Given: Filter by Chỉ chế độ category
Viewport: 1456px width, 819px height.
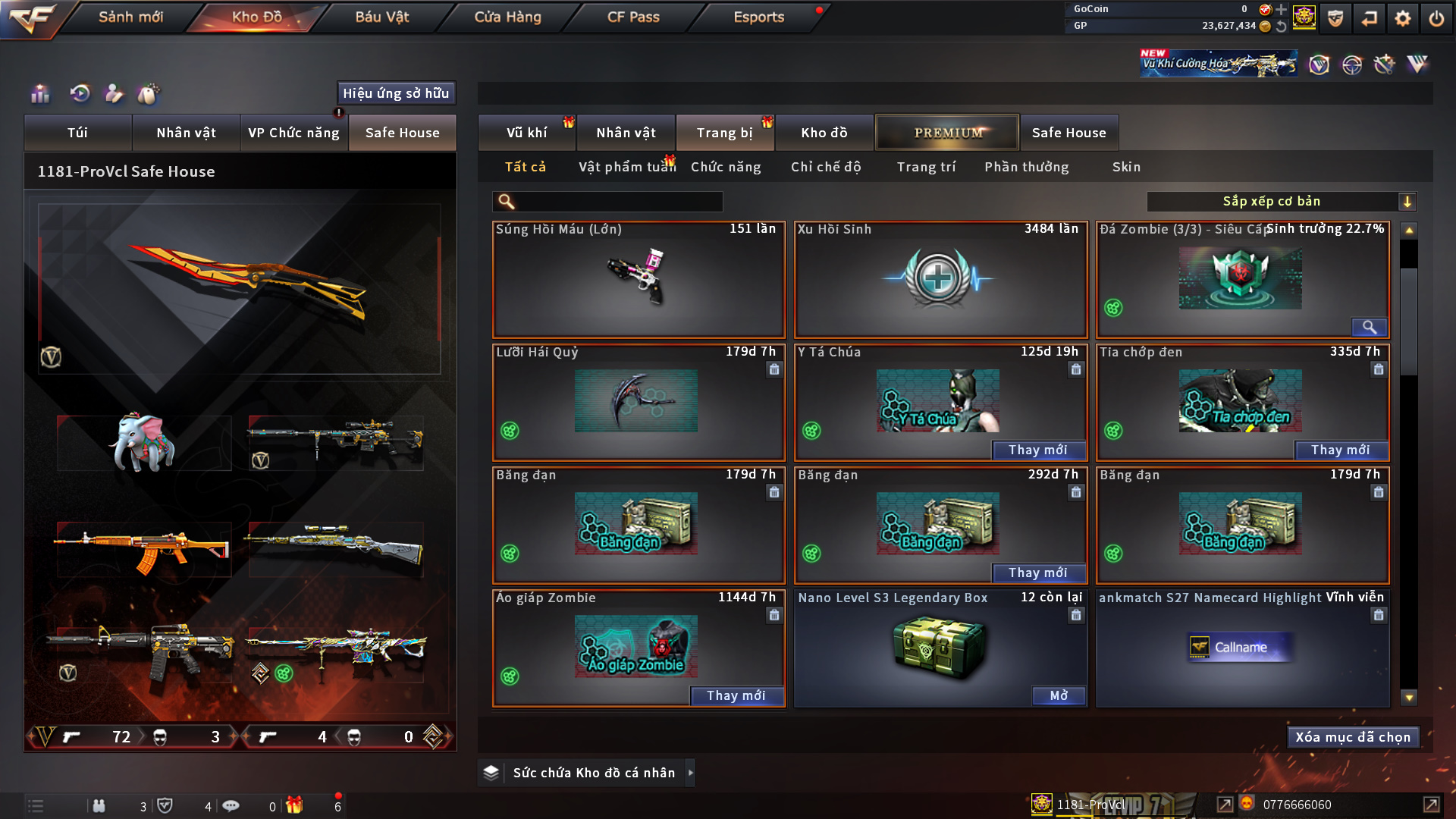Looking at the screenshot, I should tap(826, 167).
